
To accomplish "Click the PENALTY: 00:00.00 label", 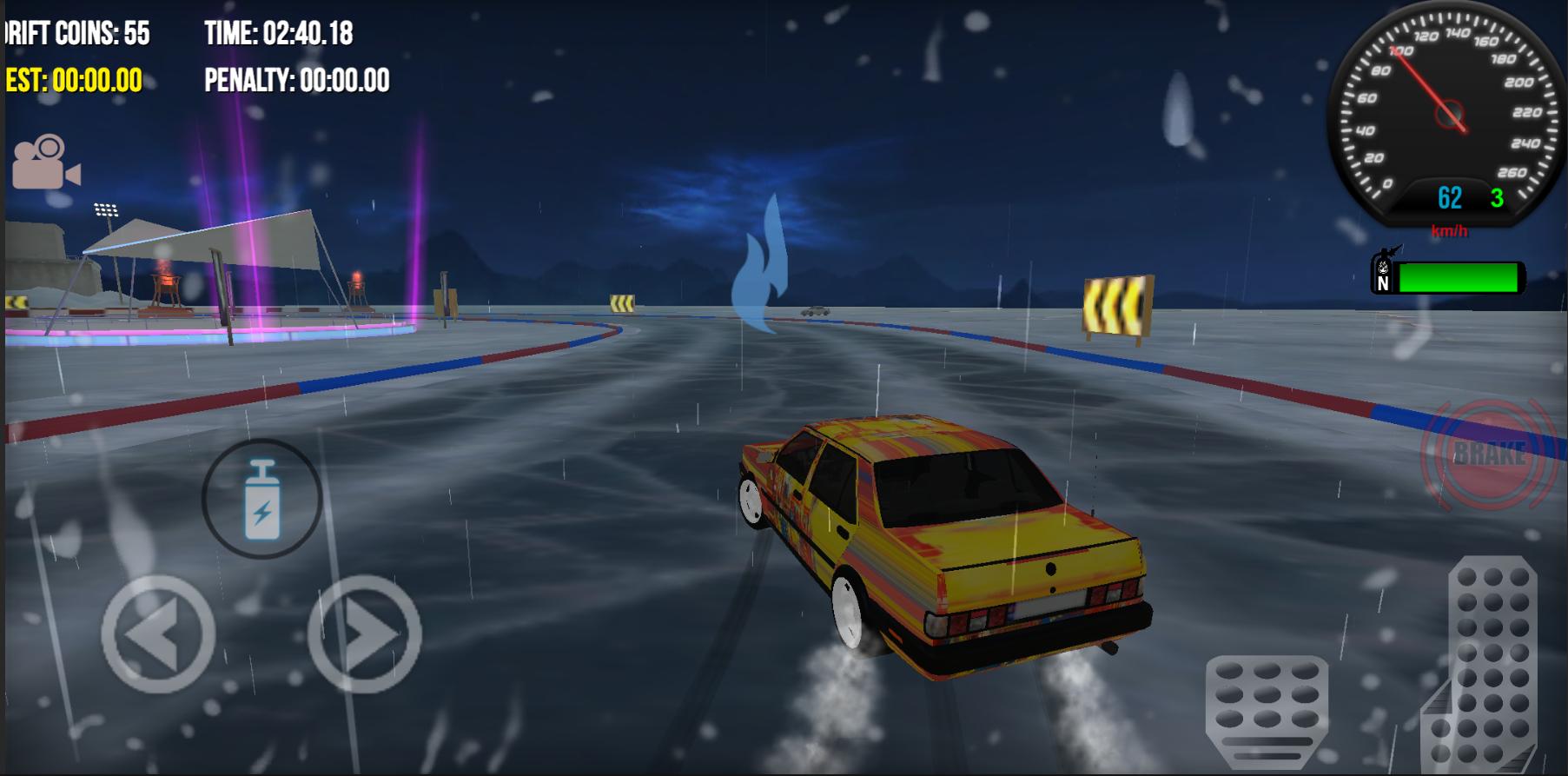I will 296,81.
